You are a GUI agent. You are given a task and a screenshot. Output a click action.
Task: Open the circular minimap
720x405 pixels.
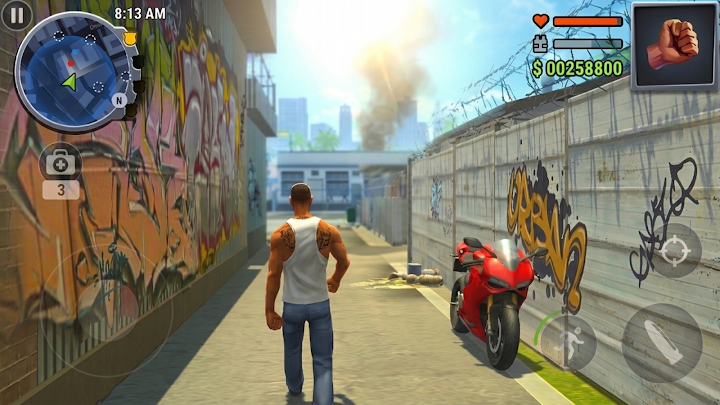pyautogui.click(x=72, y=72)
